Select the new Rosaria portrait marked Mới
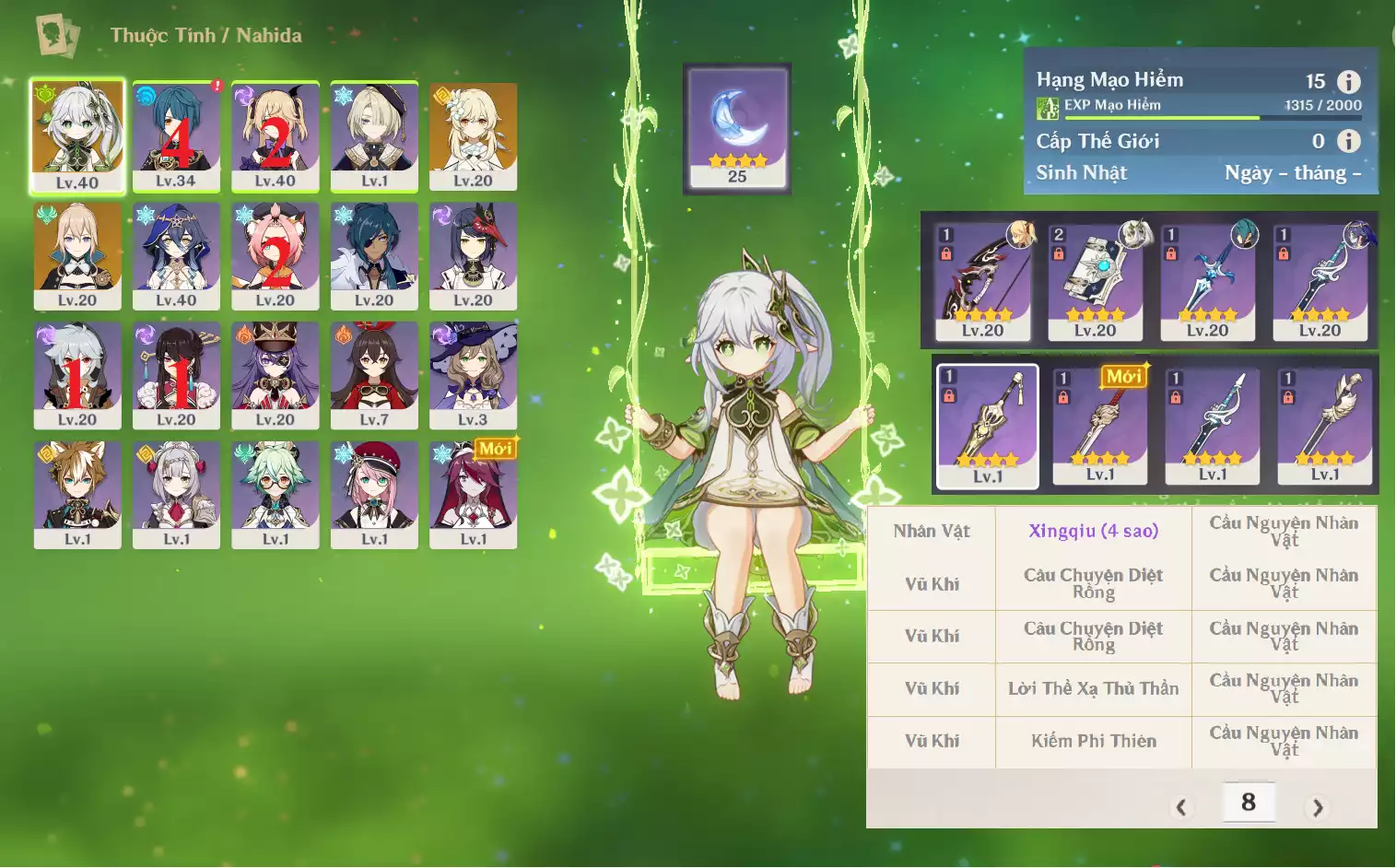The height and width of the screenshot is (868, 1396). point(473,494)
